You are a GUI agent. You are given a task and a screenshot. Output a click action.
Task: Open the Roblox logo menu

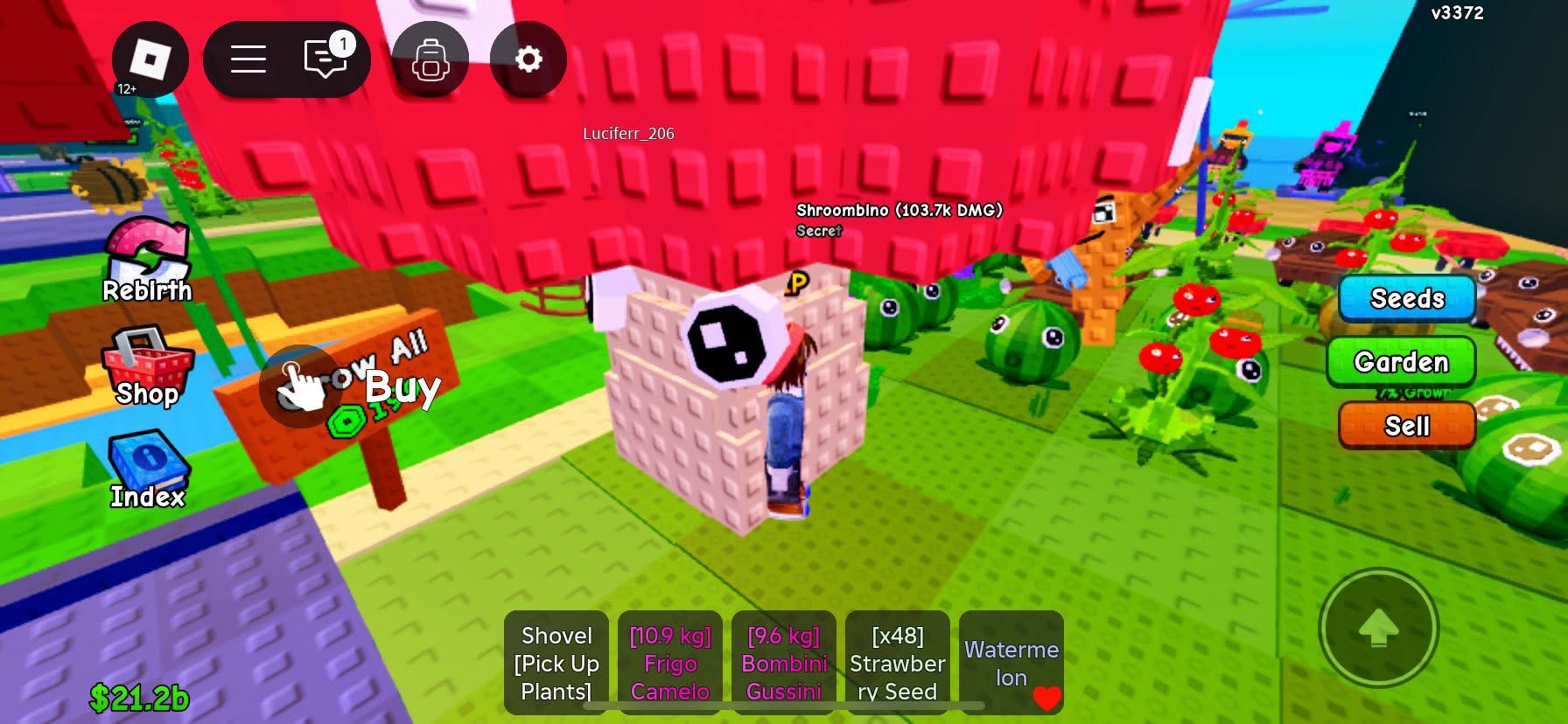click(x=150, y=59)
